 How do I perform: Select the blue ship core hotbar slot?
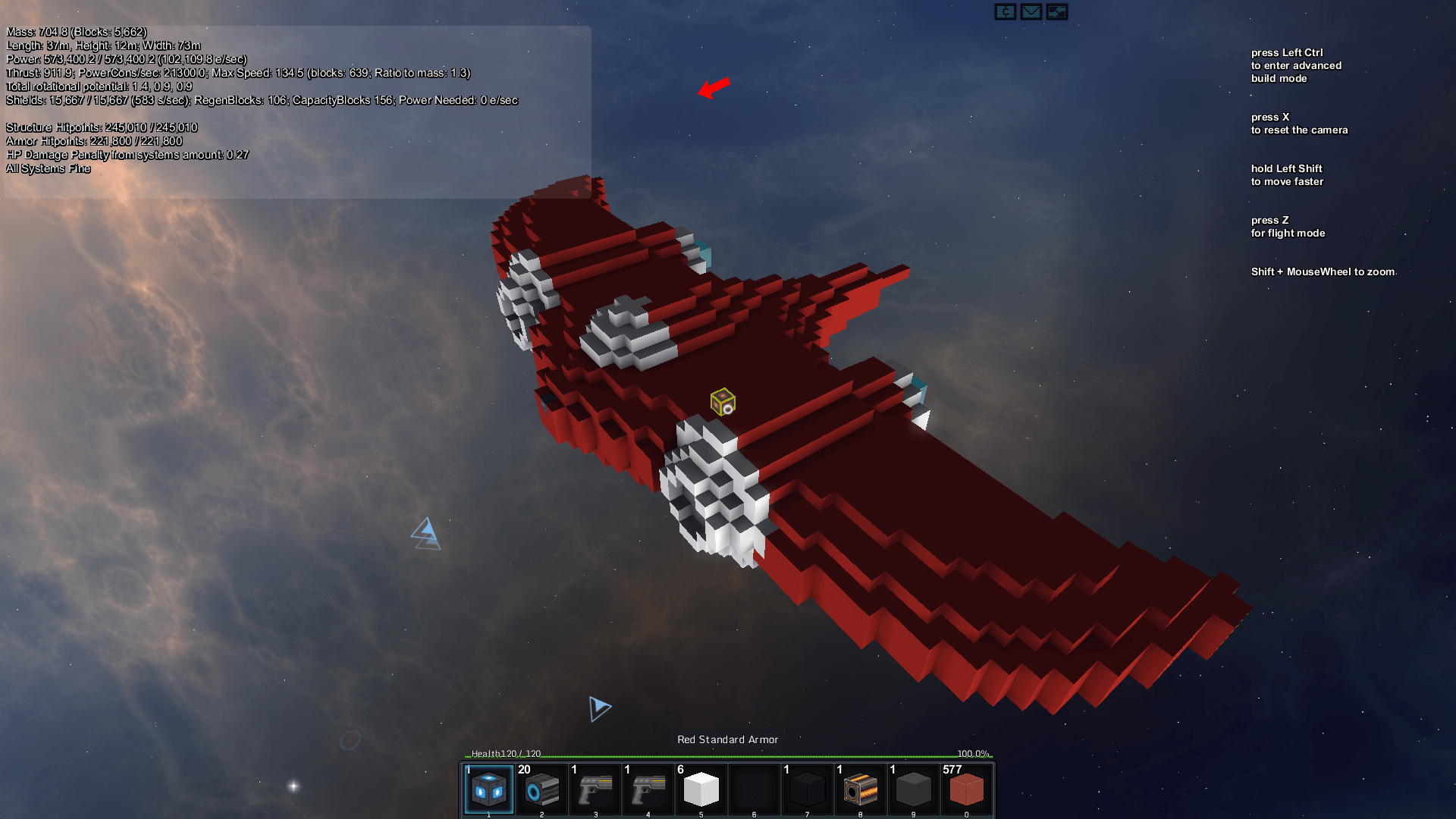click(x=489, y=789)
